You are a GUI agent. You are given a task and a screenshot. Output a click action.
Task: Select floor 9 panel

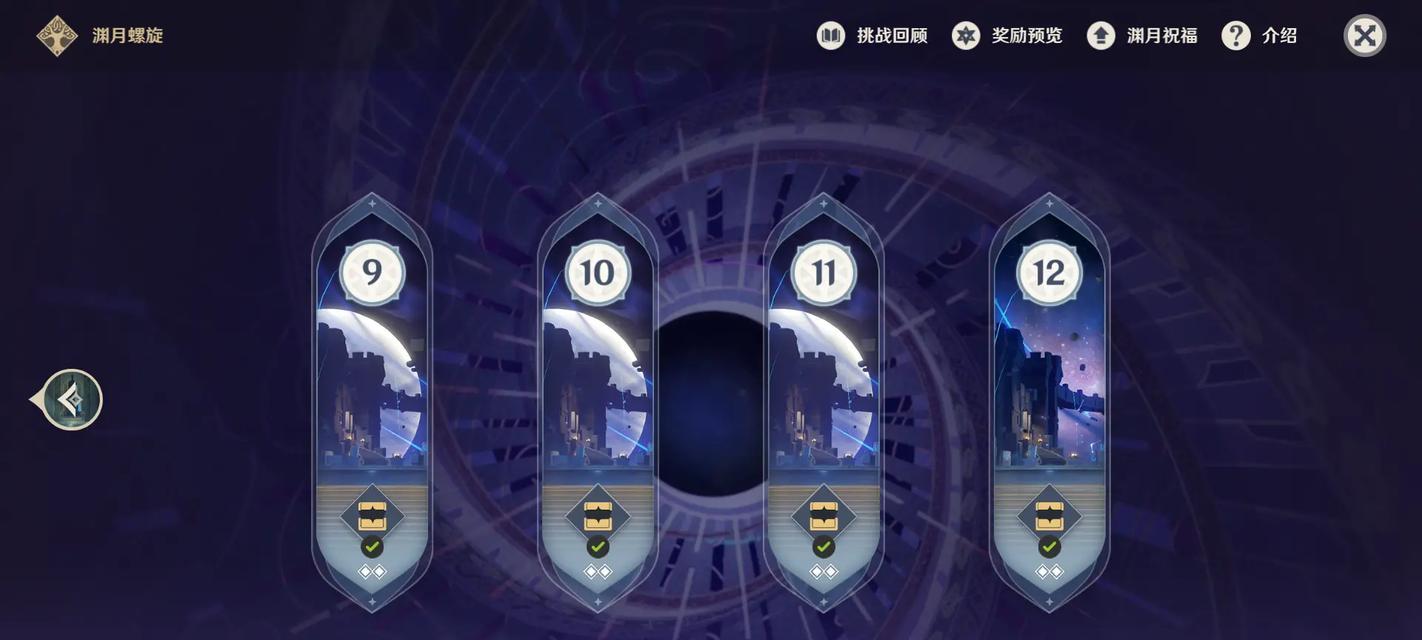(x=372, y=390)
